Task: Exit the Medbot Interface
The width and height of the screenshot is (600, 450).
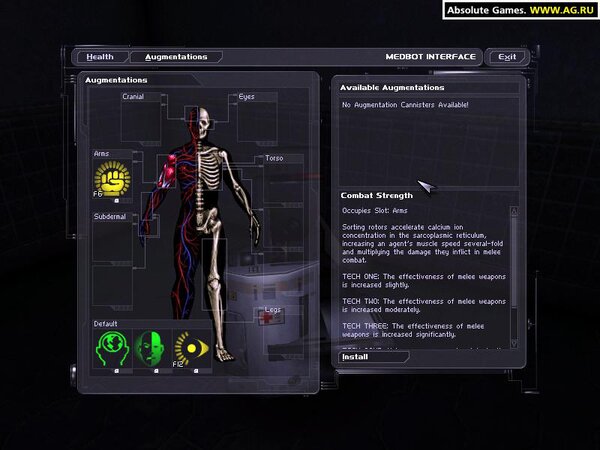Action: click(x=507, y=57)
